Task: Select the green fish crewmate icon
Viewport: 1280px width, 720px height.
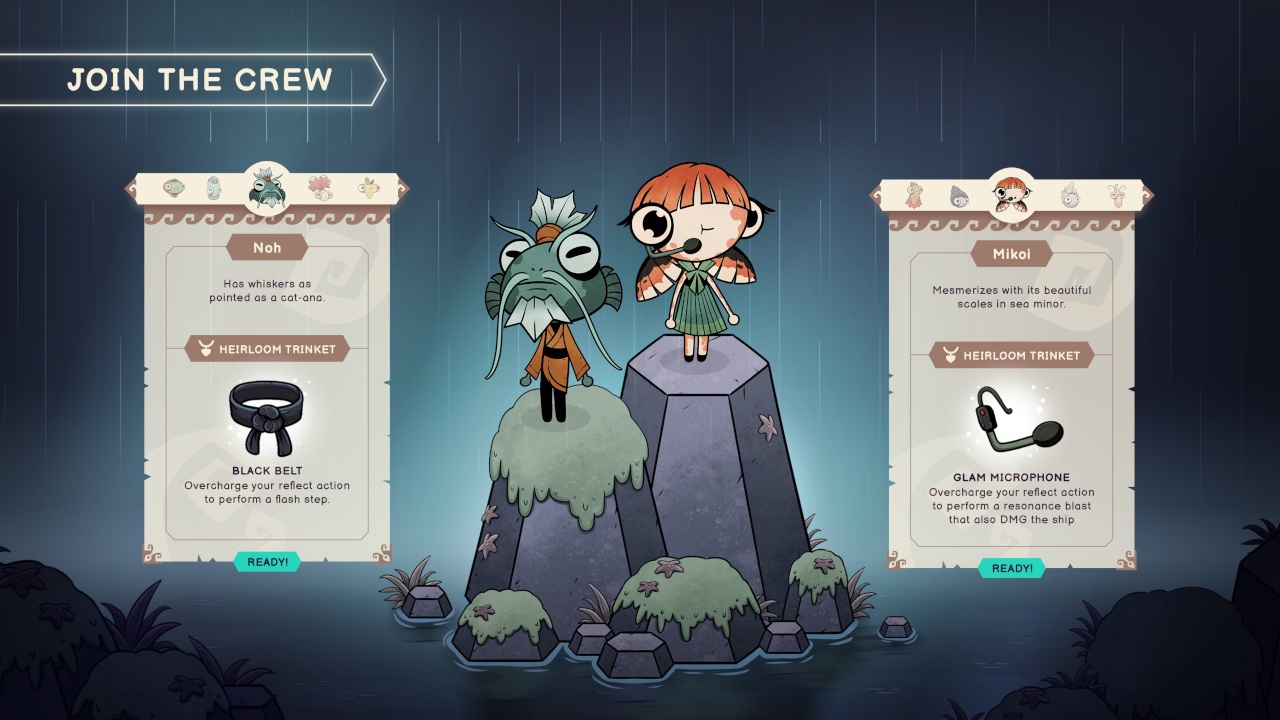Action: tap(174, 186)
